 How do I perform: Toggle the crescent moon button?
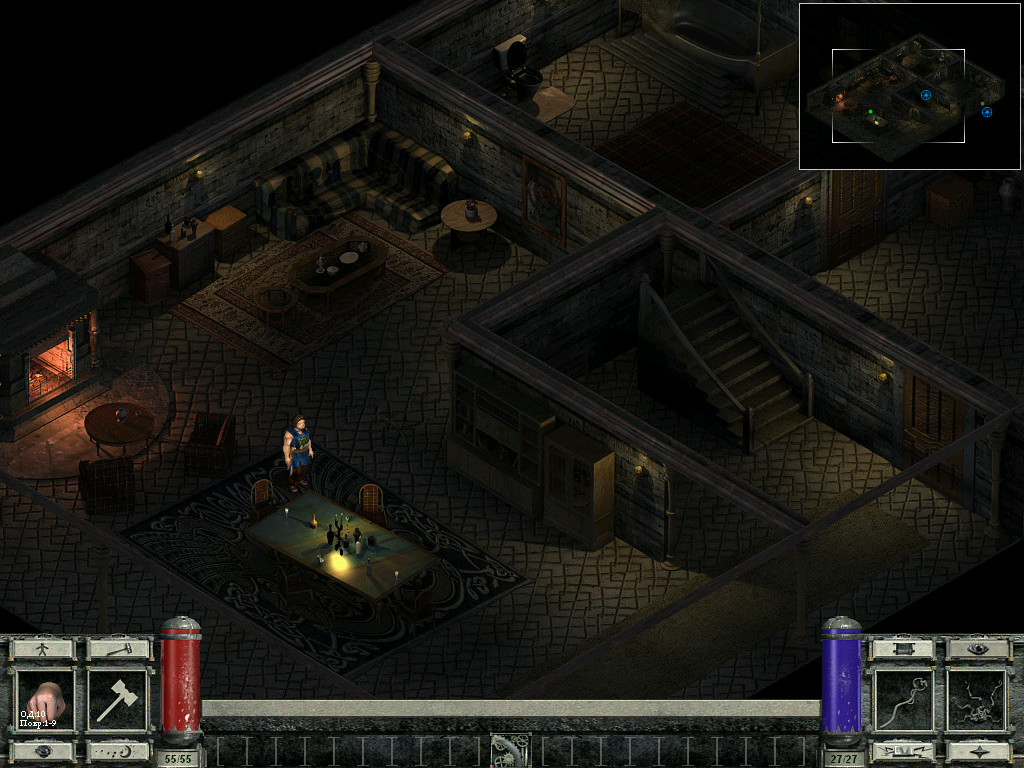tap(118, 750)
